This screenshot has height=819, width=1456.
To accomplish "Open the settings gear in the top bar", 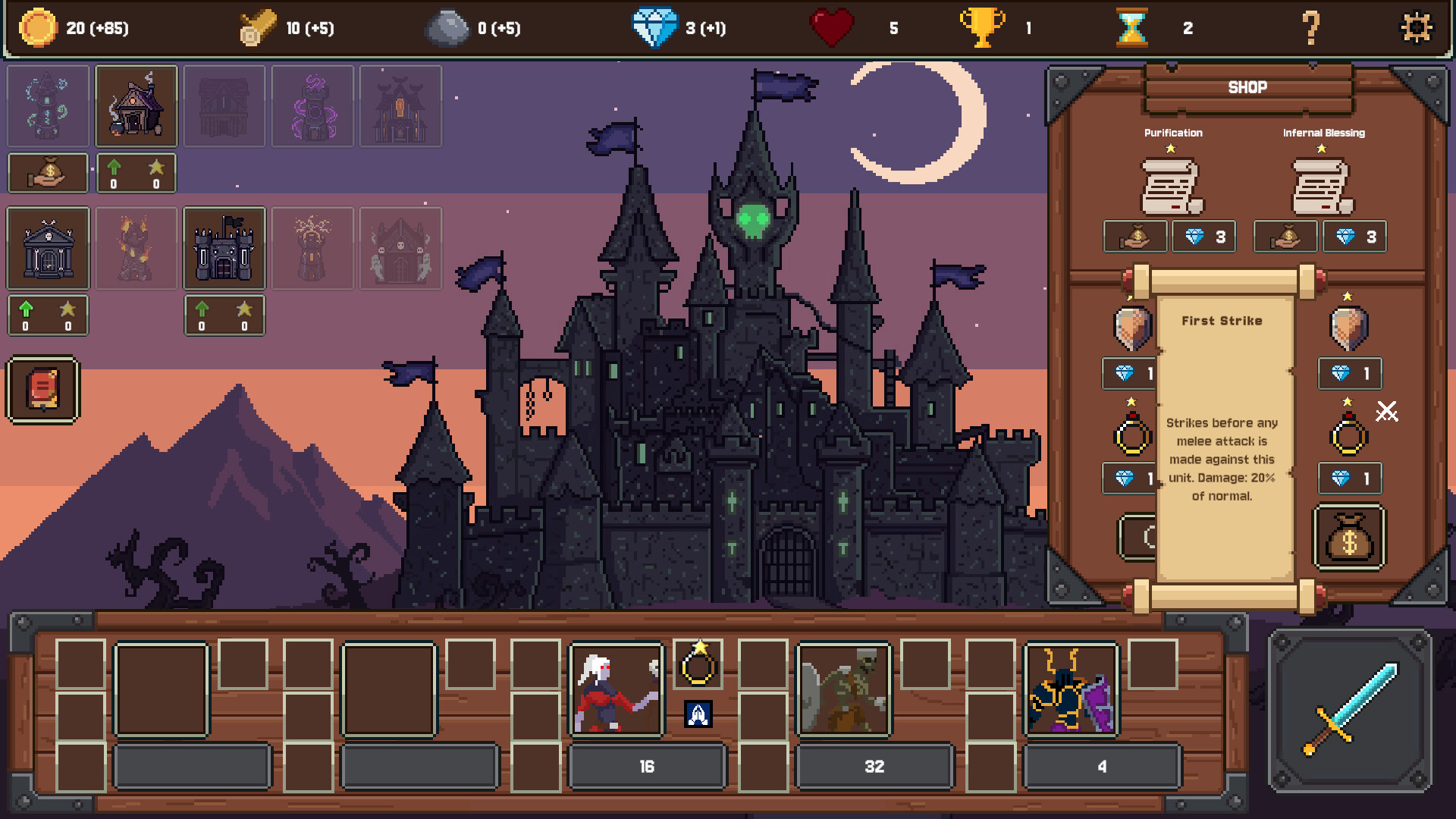I will tap(1417, 28).
